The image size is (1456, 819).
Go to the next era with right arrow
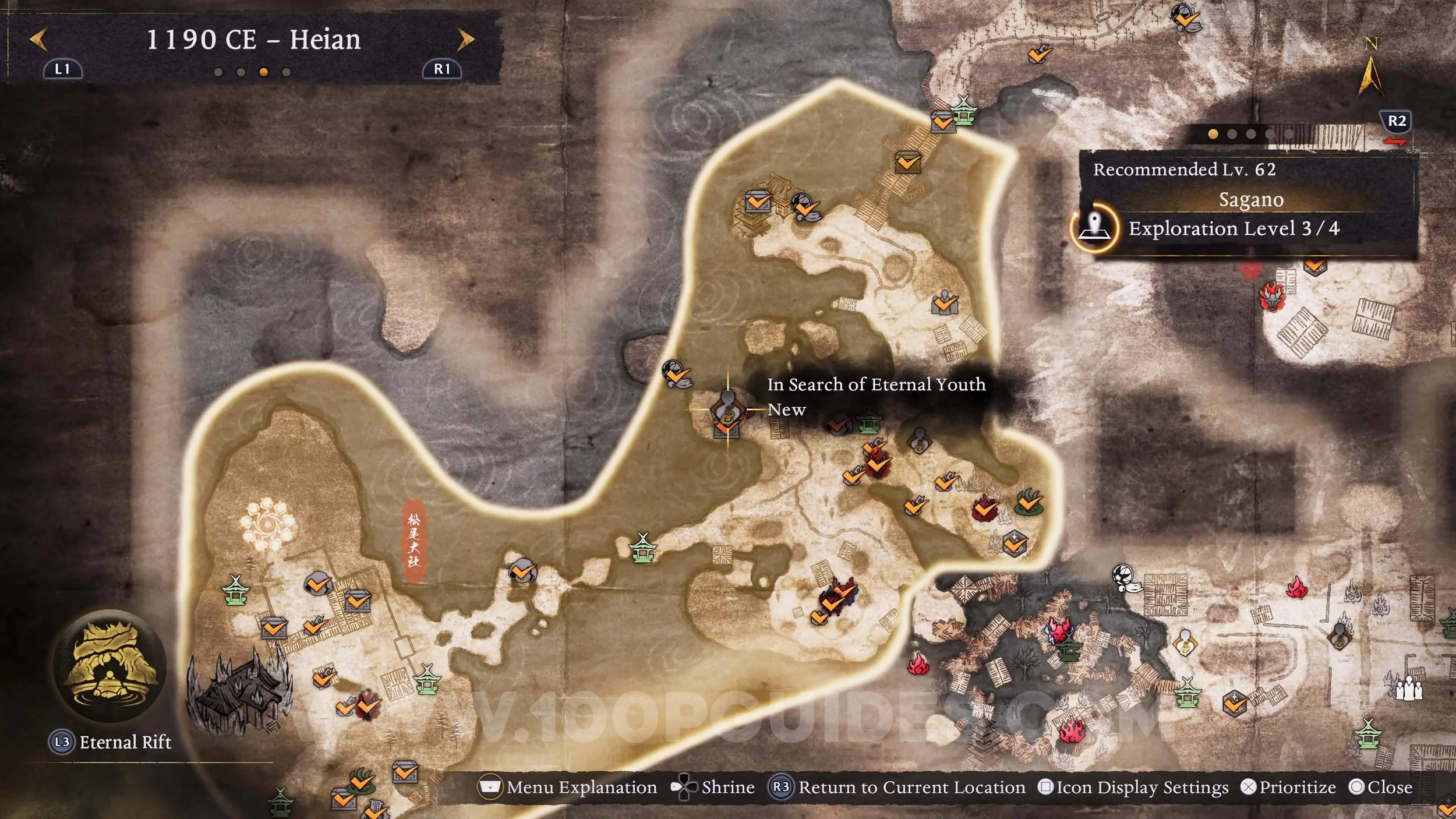pos(465,40)
